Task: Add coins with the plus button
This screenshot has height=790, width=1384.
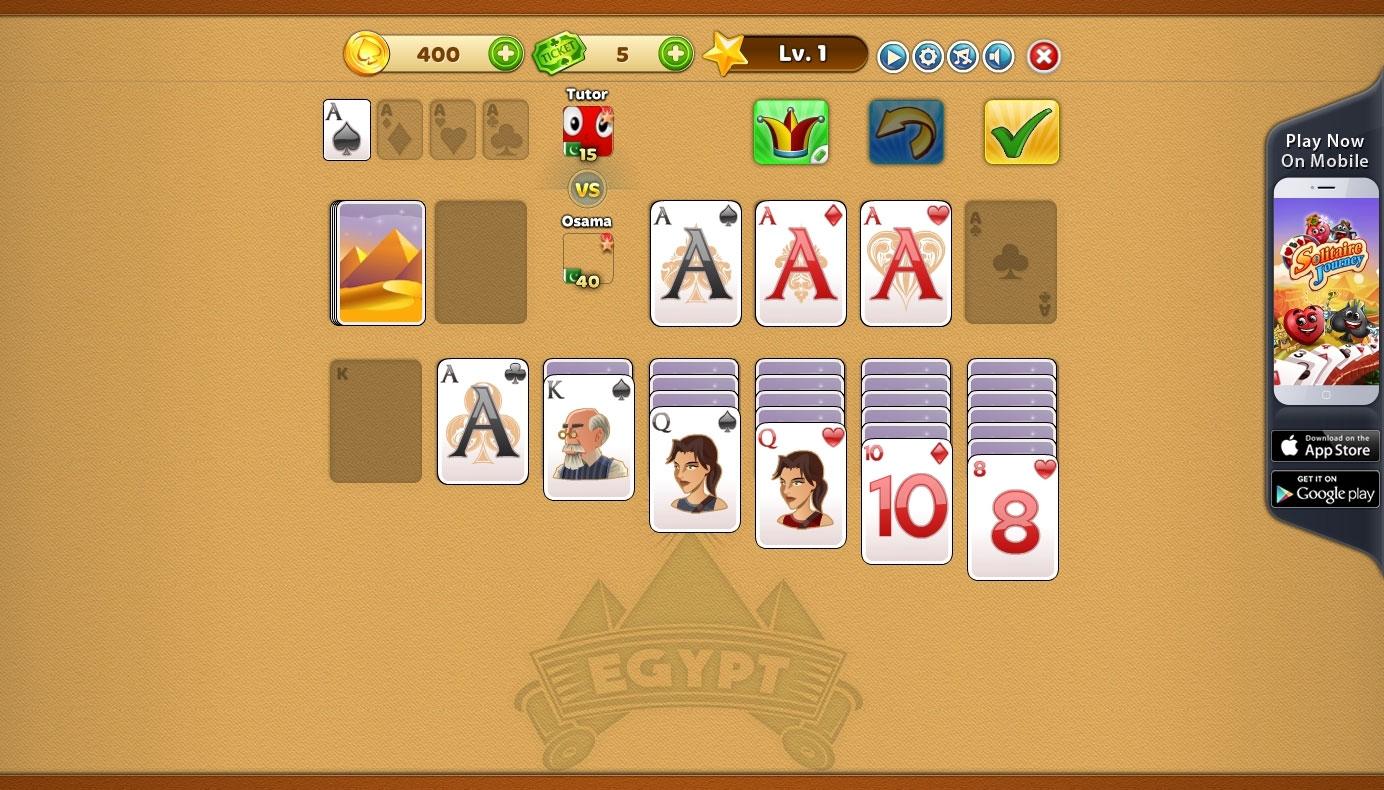Action: tap(505, 54)
